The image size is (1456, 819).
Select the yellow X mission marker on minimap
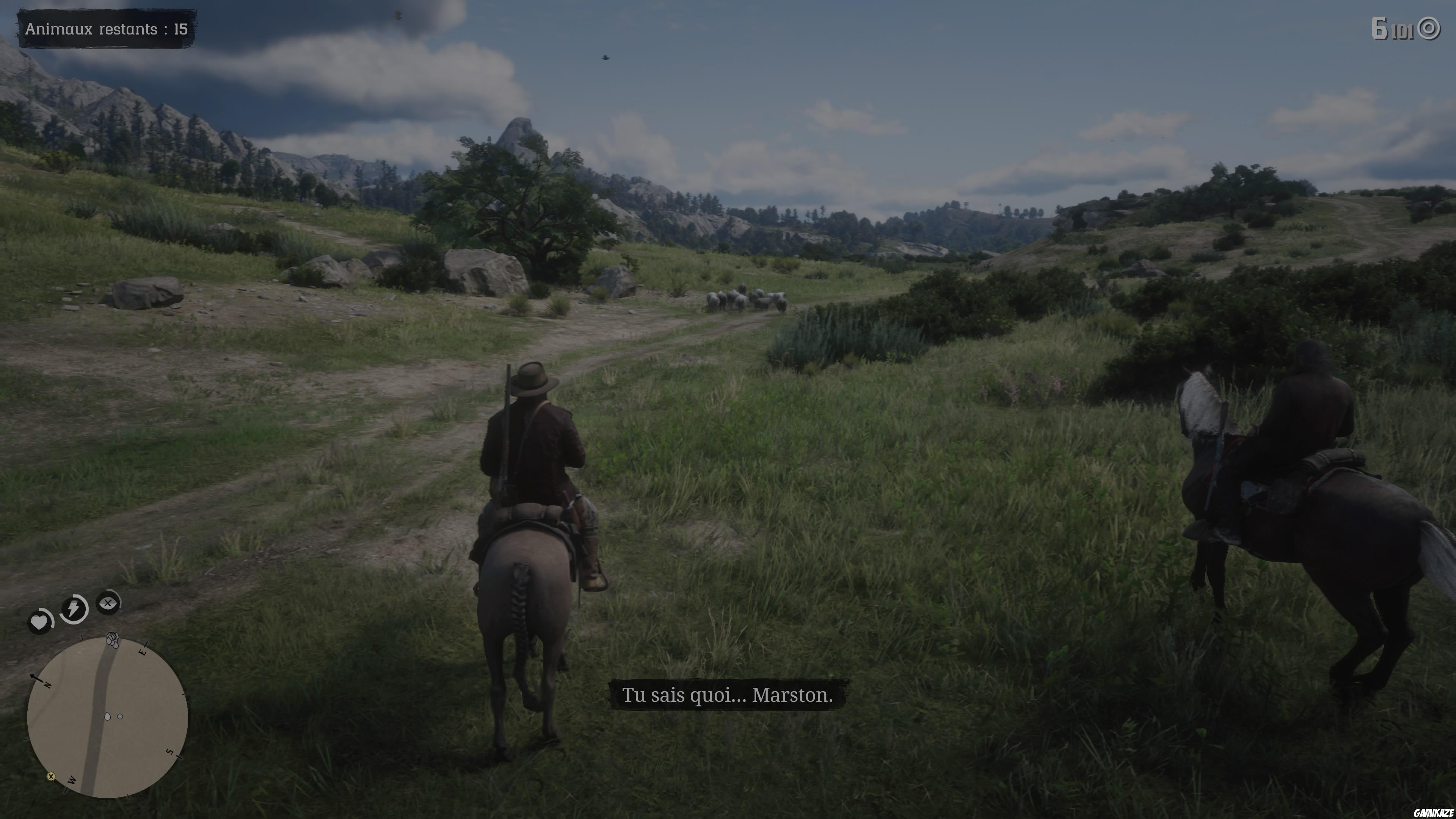pyautogui.click(x=52, y=777)
